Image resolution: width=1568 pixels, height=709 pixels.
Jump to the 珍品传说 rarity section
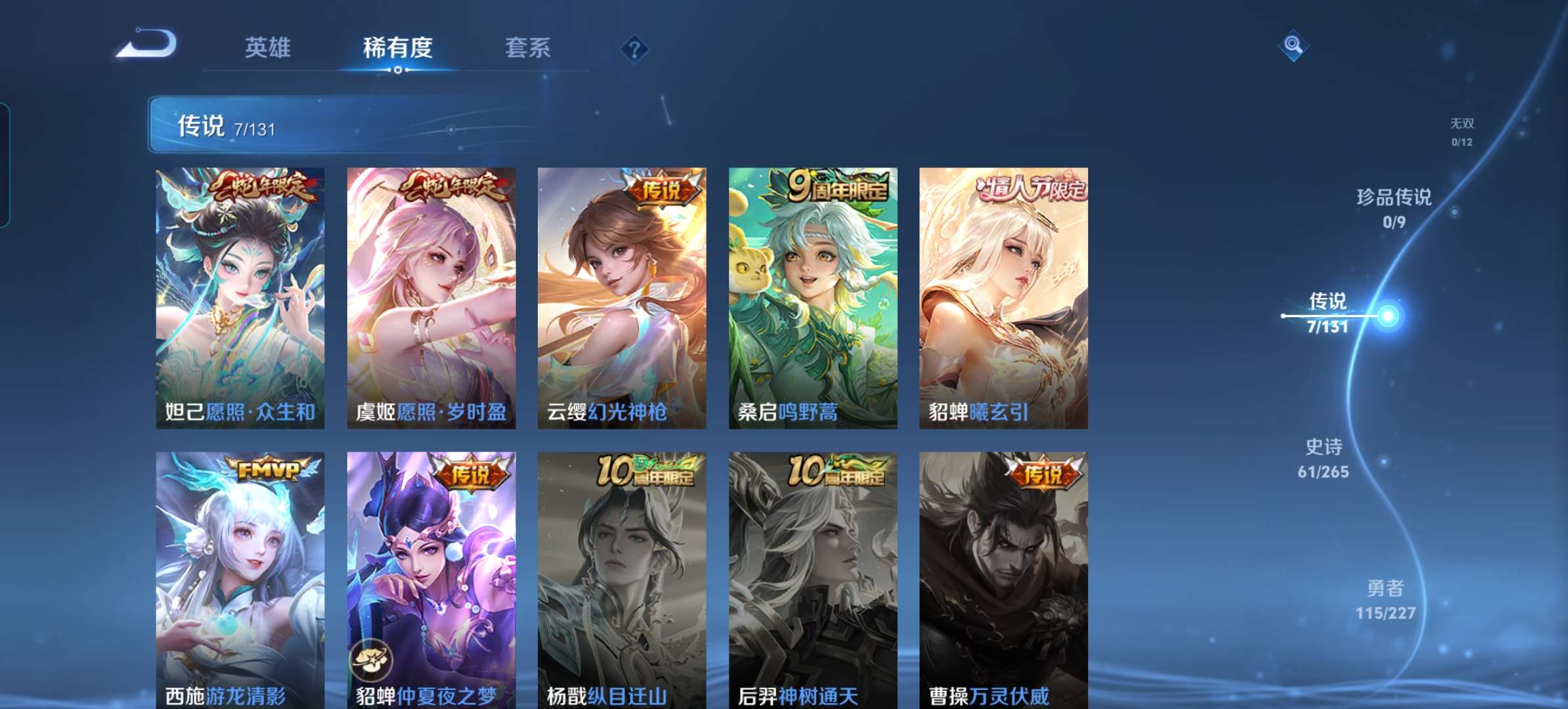(1393, 208)
